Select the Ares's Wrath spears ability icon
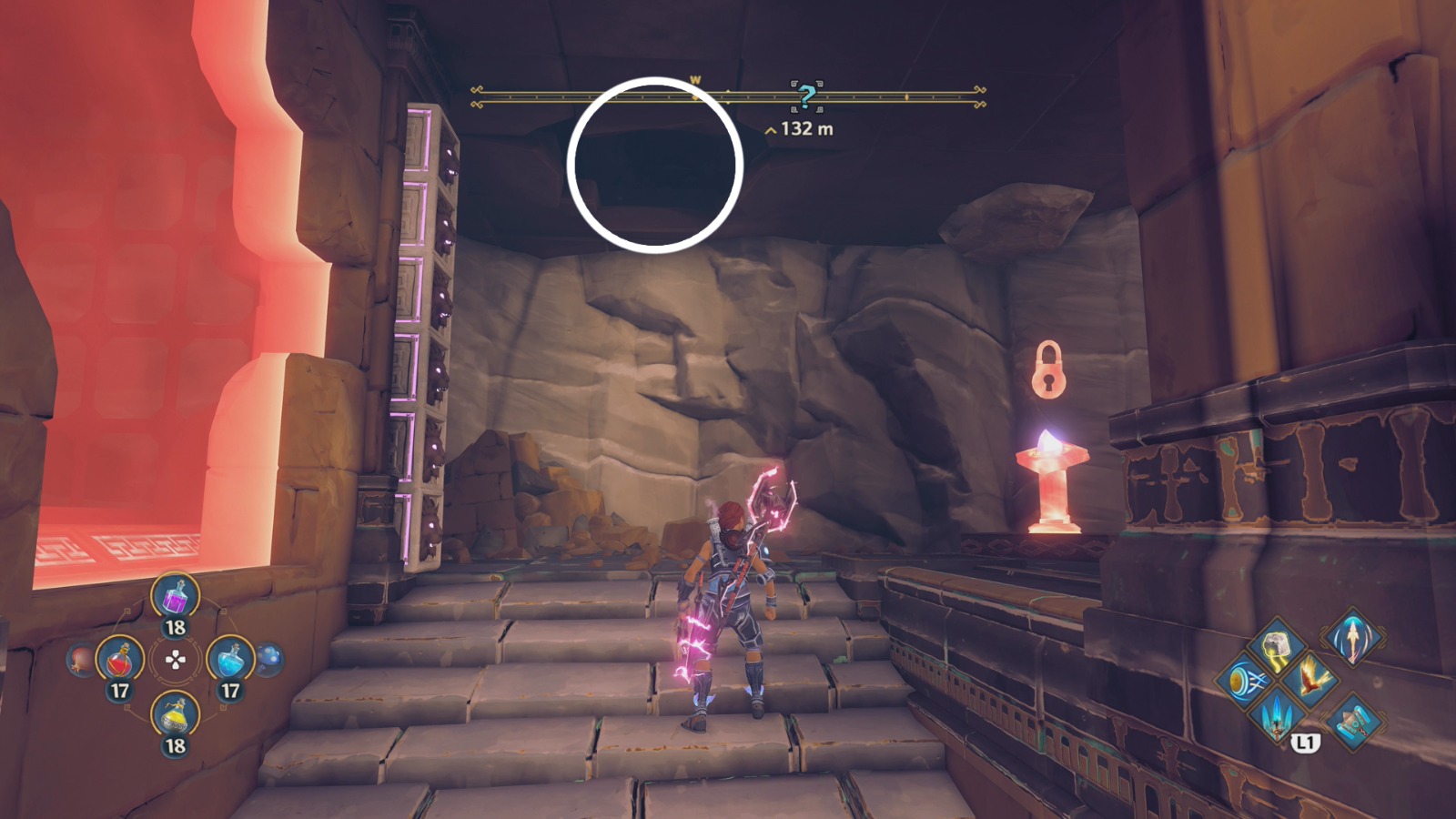Screen dimensions: 1456x819 point(1277,717)
